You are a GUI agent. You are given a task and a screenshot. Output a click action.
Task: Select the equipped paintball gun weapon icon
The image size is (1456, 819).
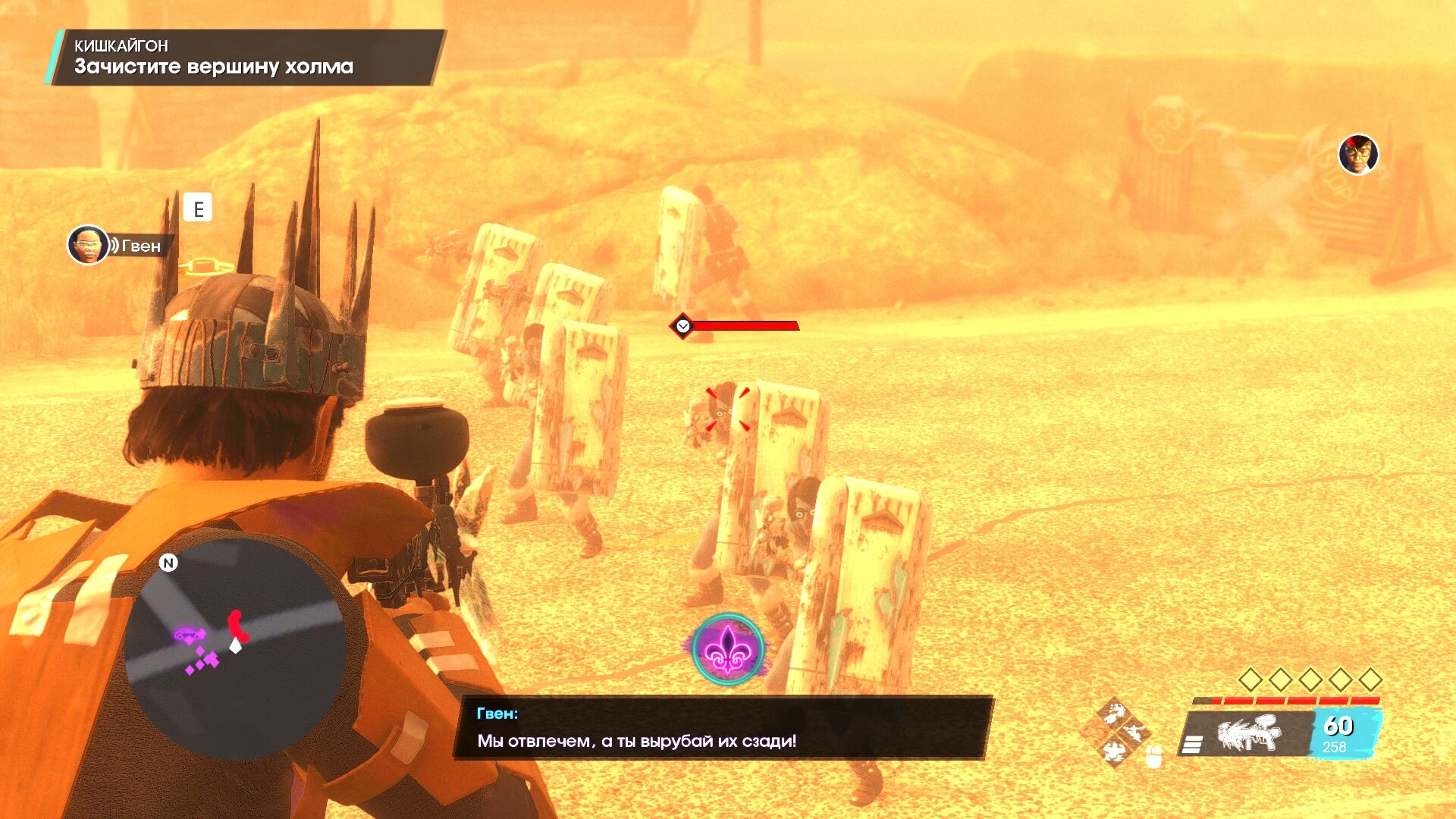1249,734
